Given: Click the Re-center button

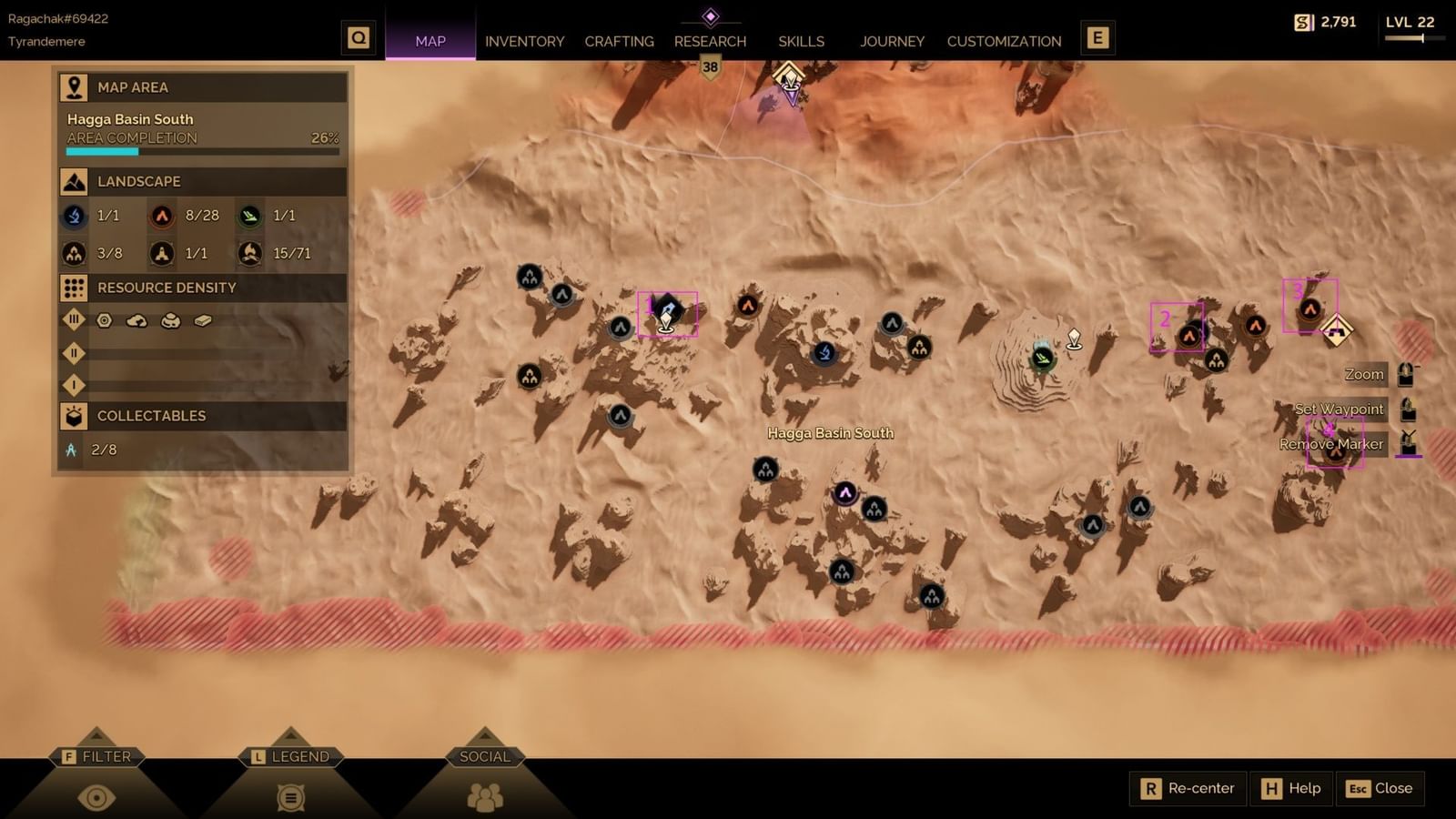Looking at the screenshot, I should (1188, 788).
